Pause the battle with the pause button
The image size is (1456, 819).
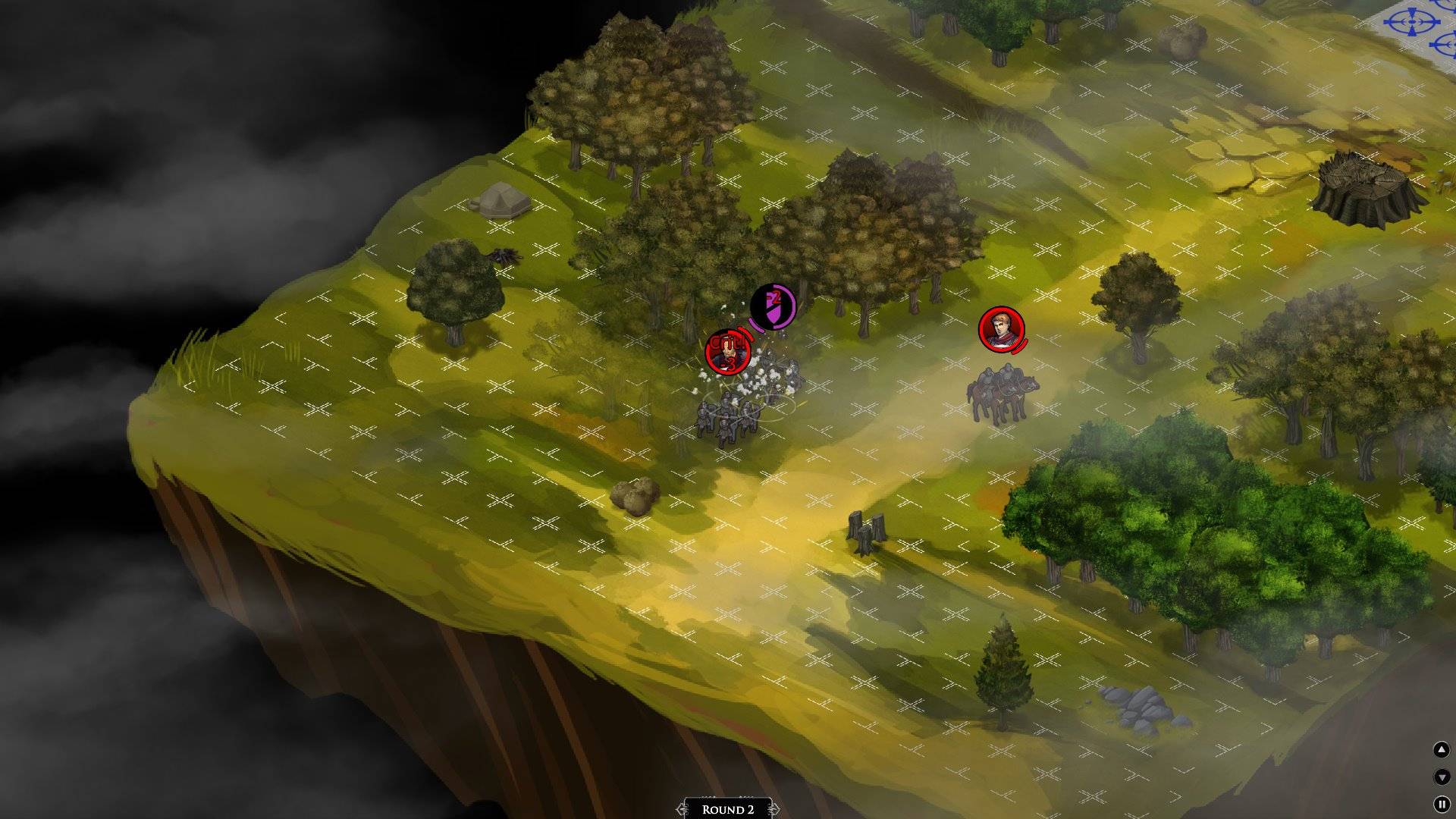point(1442,804)
